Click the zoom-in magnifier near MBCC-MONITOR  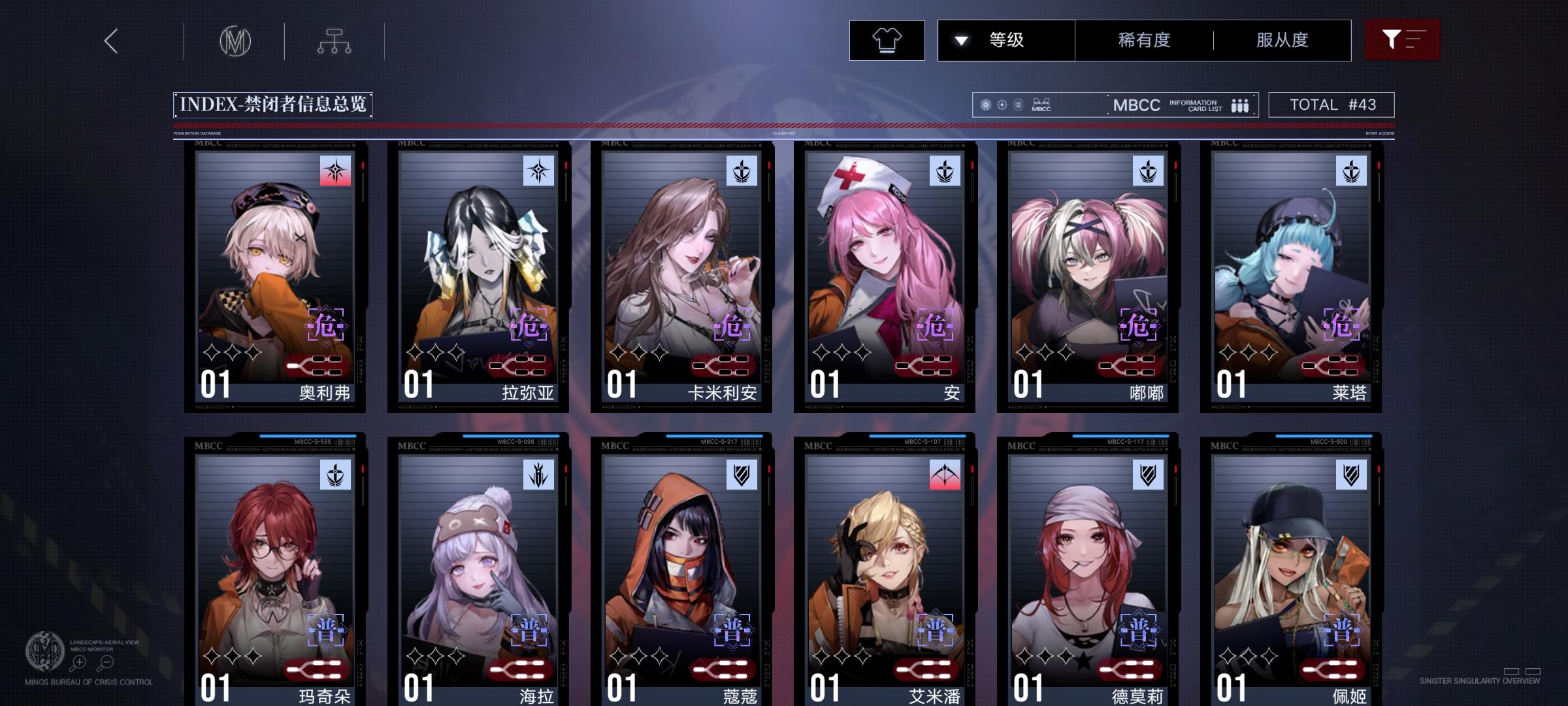tap(78, 662)
